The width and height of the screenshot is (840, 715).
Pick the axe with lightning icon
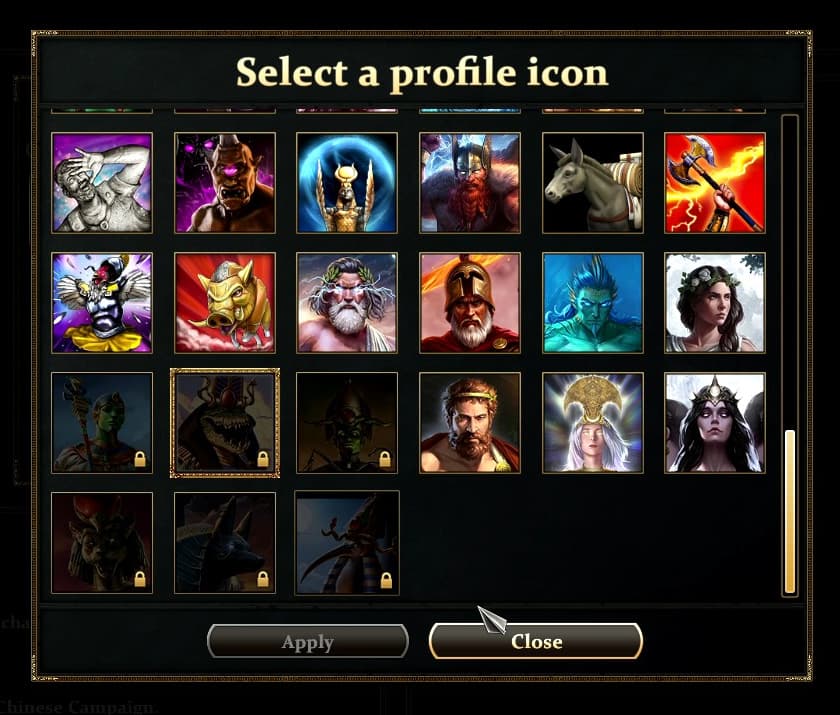click(x=715, y=183)
